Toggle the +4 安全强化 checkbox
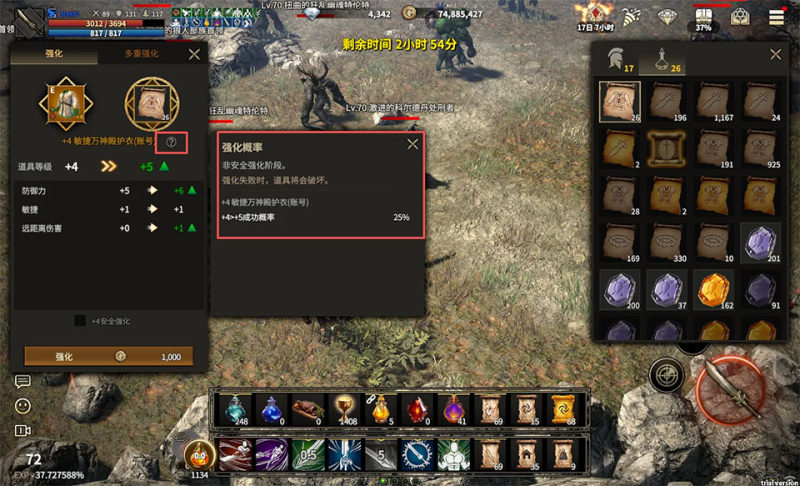This screenshot has width=800, height=486. coord(80,321)
